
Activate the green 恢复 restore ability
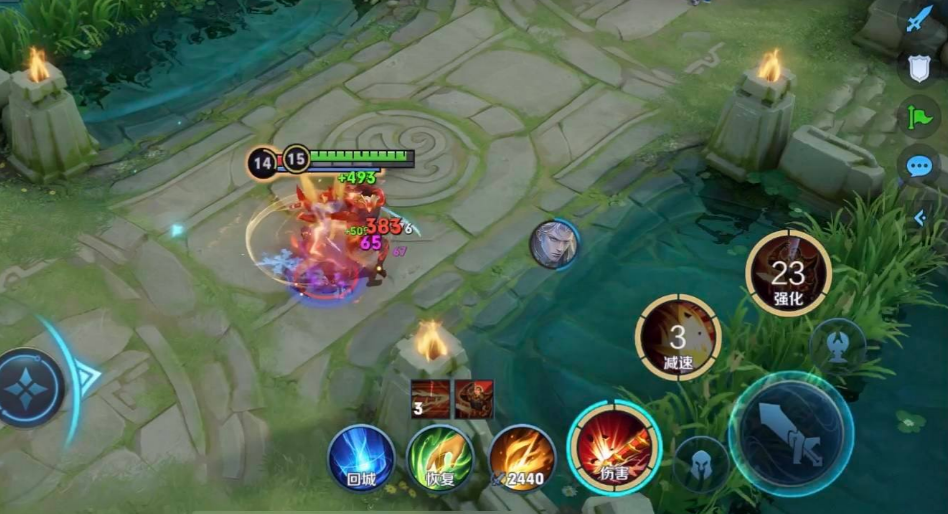(x=440, y=458)
